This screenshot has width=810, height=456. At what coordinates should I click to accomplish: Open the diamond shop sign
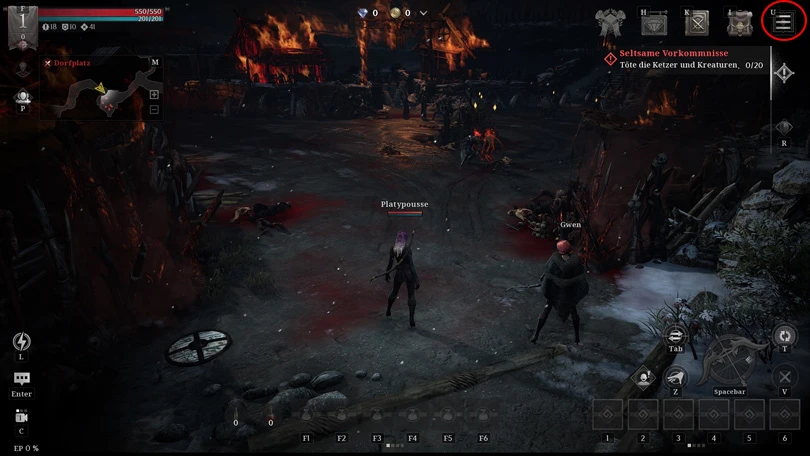[654, 22]
